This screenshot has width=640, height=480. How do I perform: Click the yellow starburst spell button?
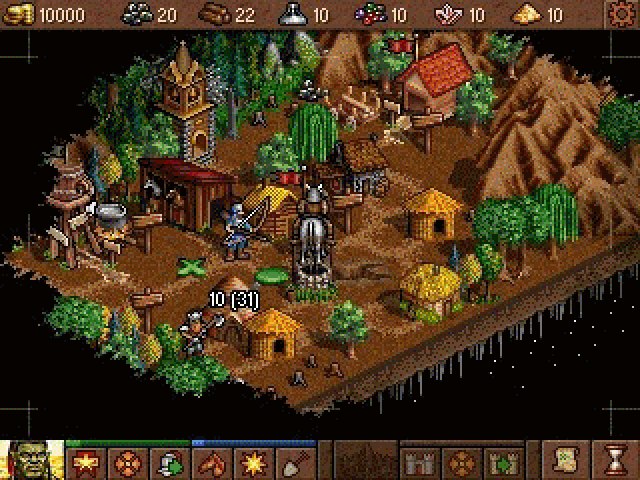[251, 464]
